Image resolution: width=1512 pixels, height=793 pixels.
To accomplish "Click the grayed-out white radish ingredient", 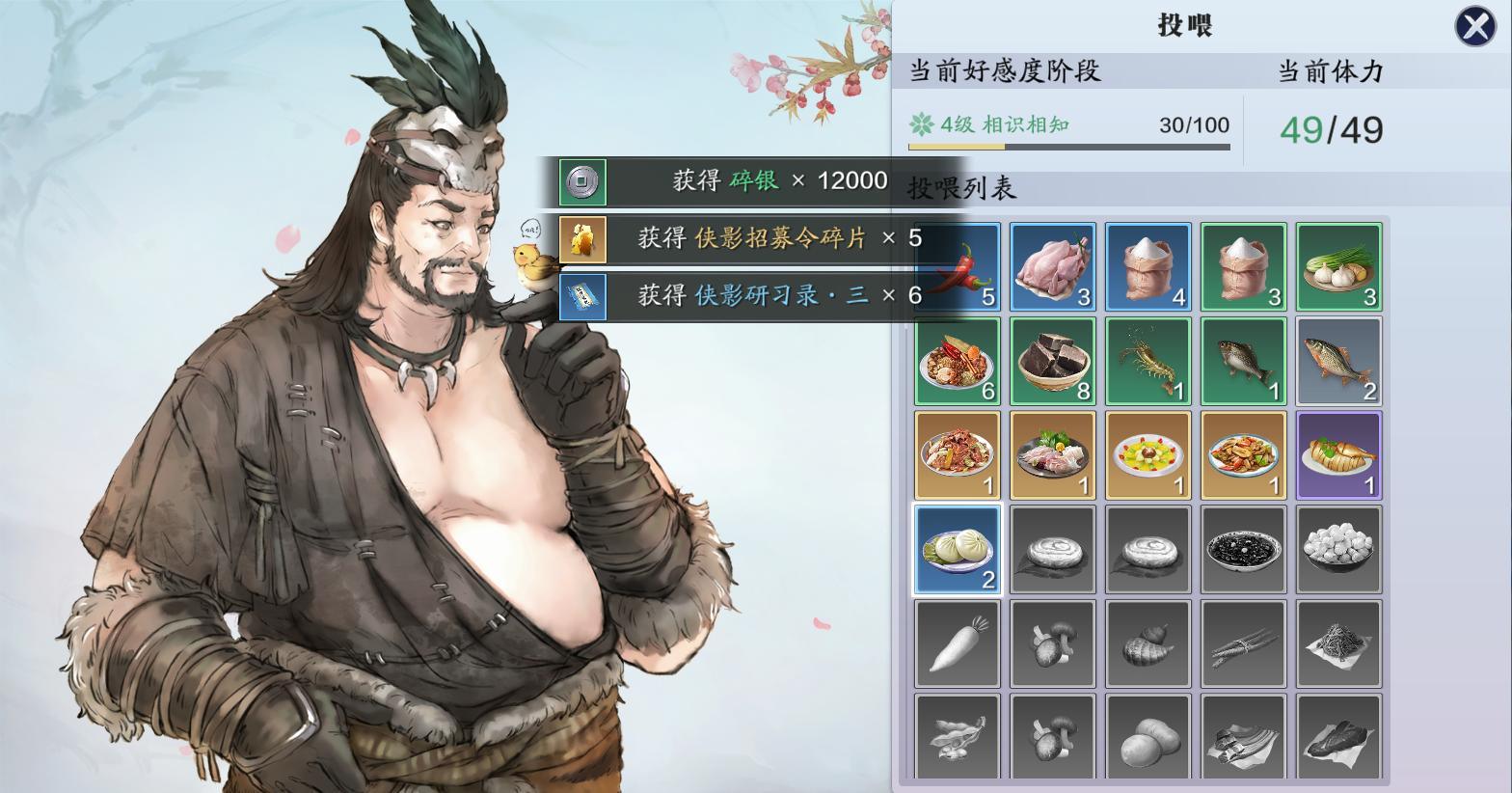I will pyautogui.click(x=958, y=643).
